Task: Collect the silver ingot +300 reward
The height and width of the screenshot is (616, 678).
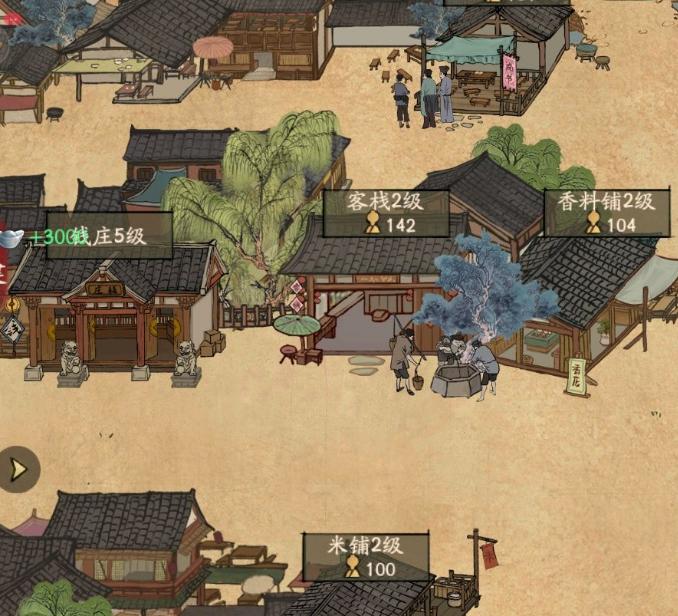Action: 14,237
